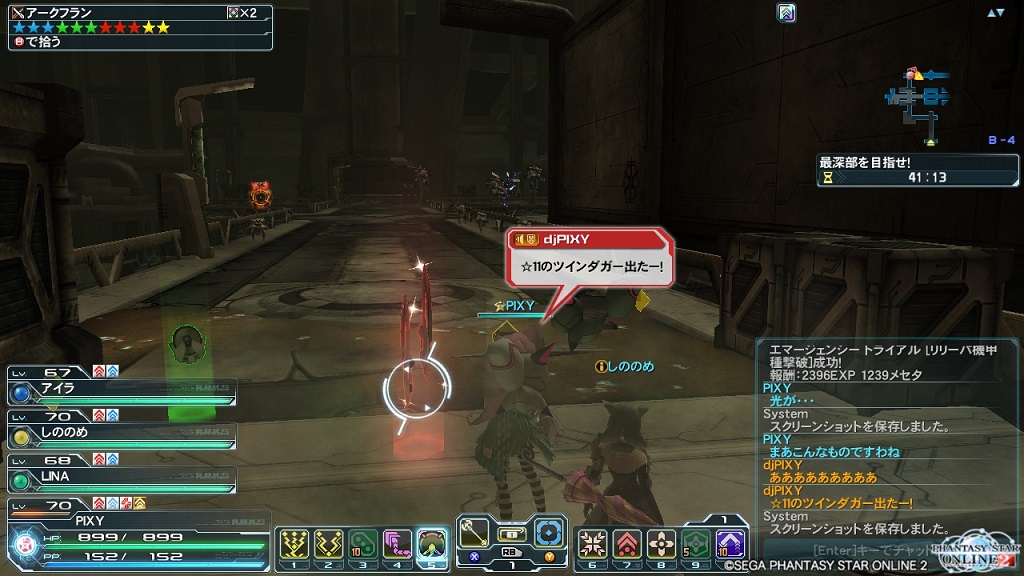Use the green item with count 10
This screenshot has height=576, width=1024.
click(x=363, y=543)
